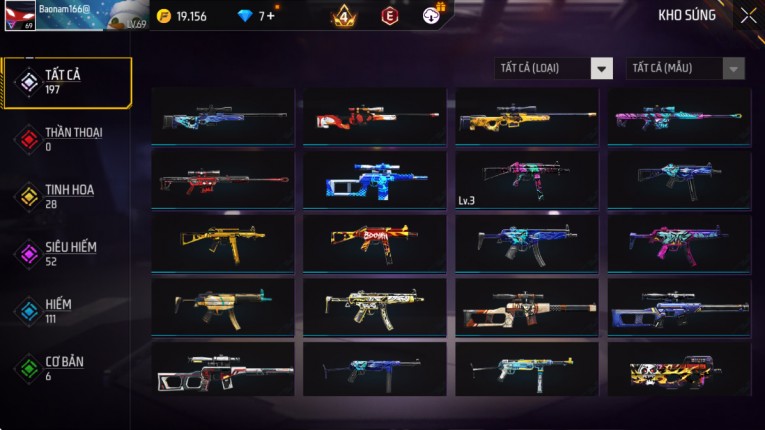Click the red hexagon E icon

pyautogui.click(x=390, y=16)
